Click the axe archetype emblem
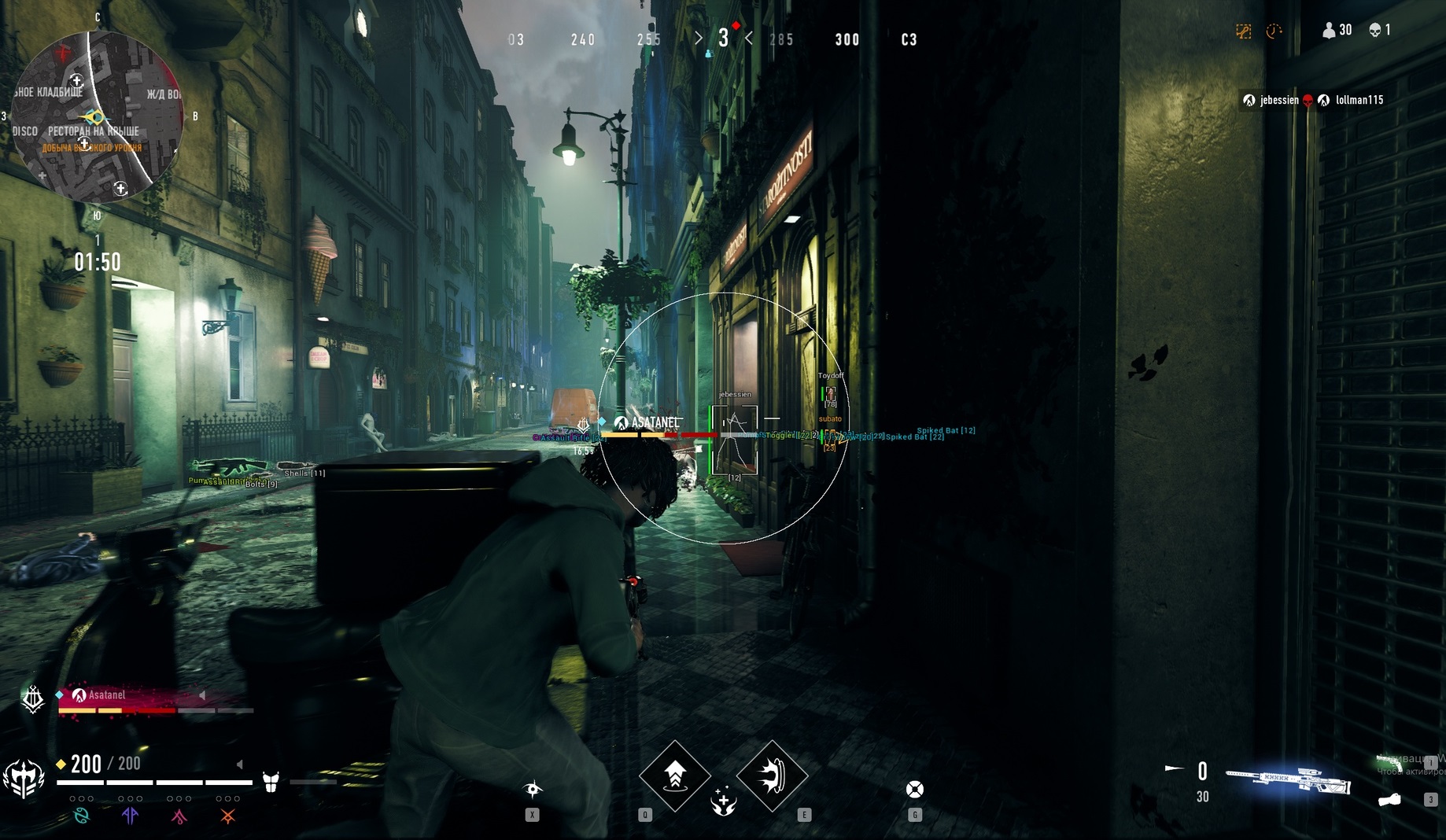Screen dimensions: 1446x840 [24, 779]
